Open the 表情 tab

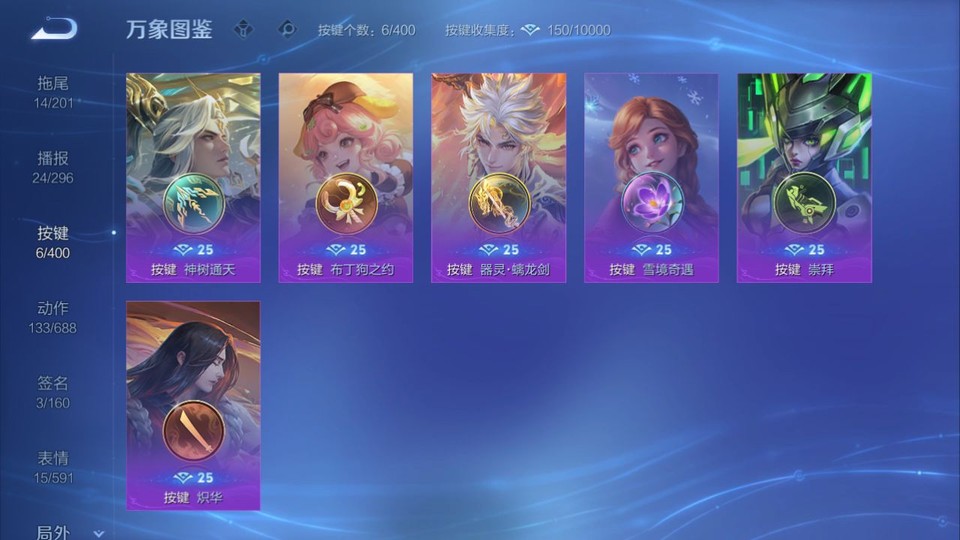coord(53,467)
